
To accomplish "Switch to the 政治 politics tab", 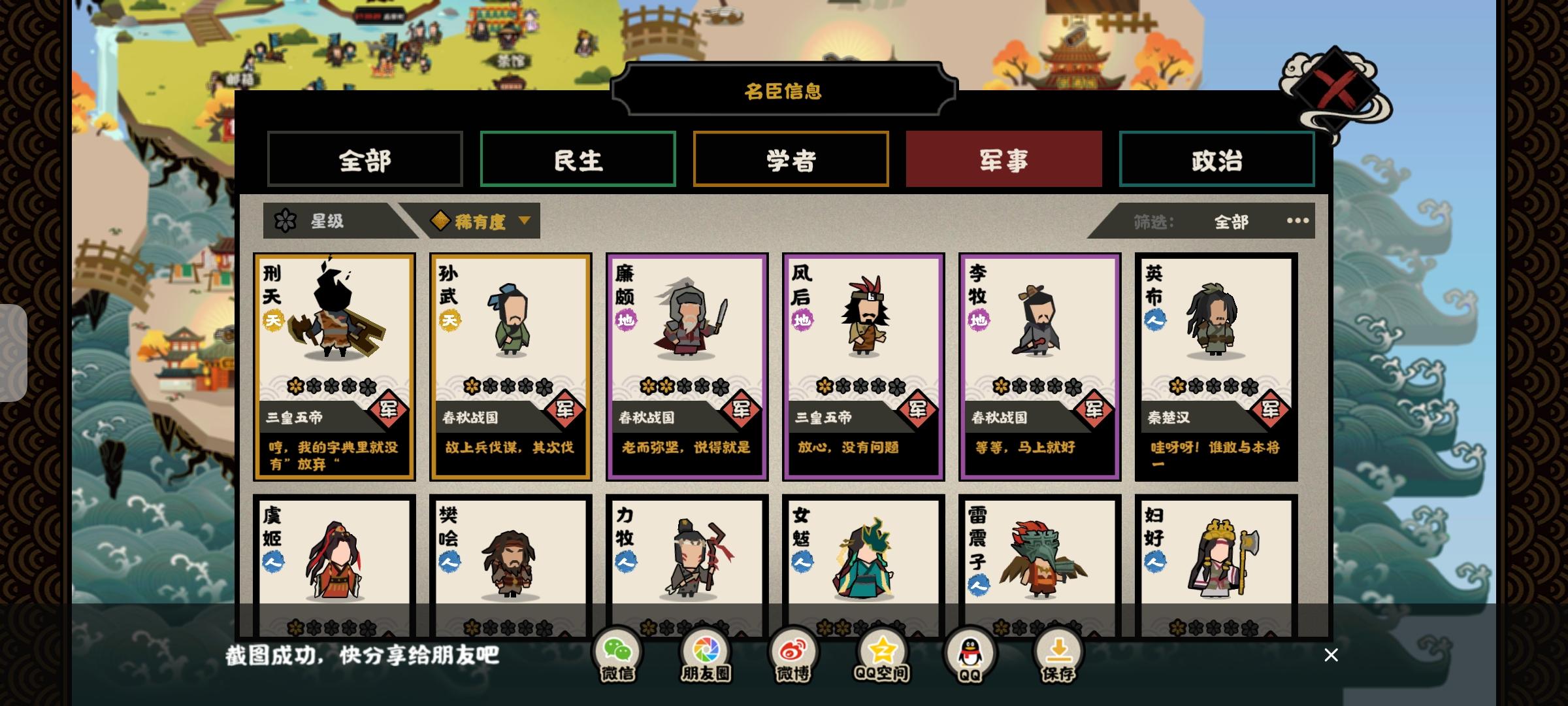I will pos(1217,159).
